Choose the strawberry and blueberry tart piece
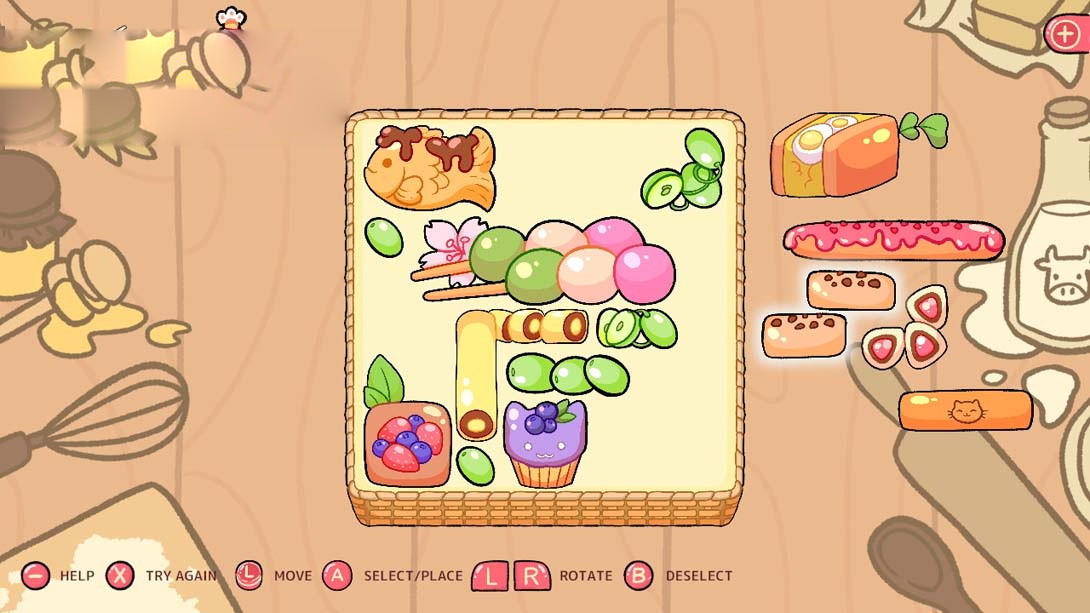The height and width of the screenshot is (613, 1090). 407,442
